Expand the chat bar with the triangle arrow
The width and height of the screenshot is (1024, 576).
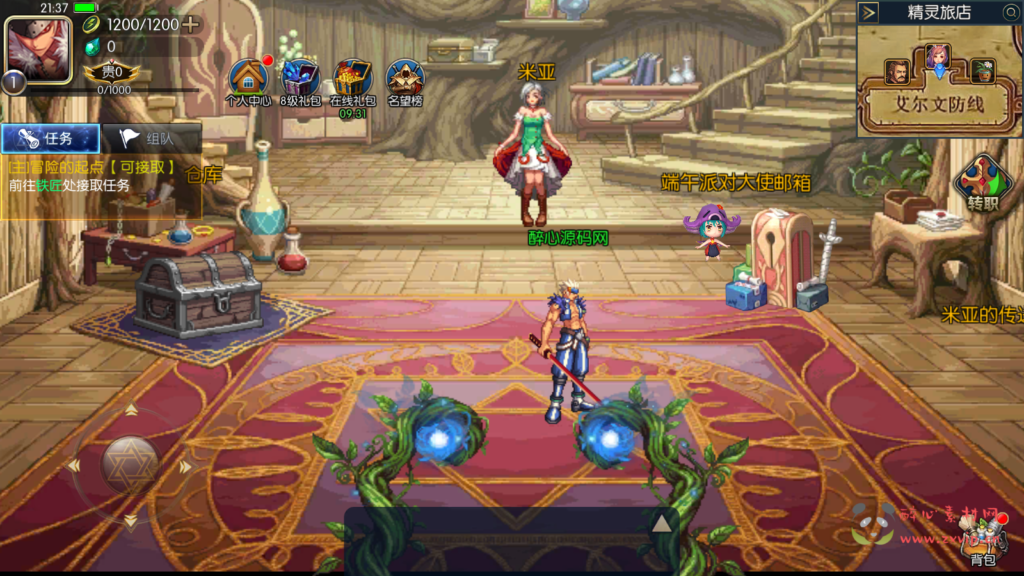(661, 523)
